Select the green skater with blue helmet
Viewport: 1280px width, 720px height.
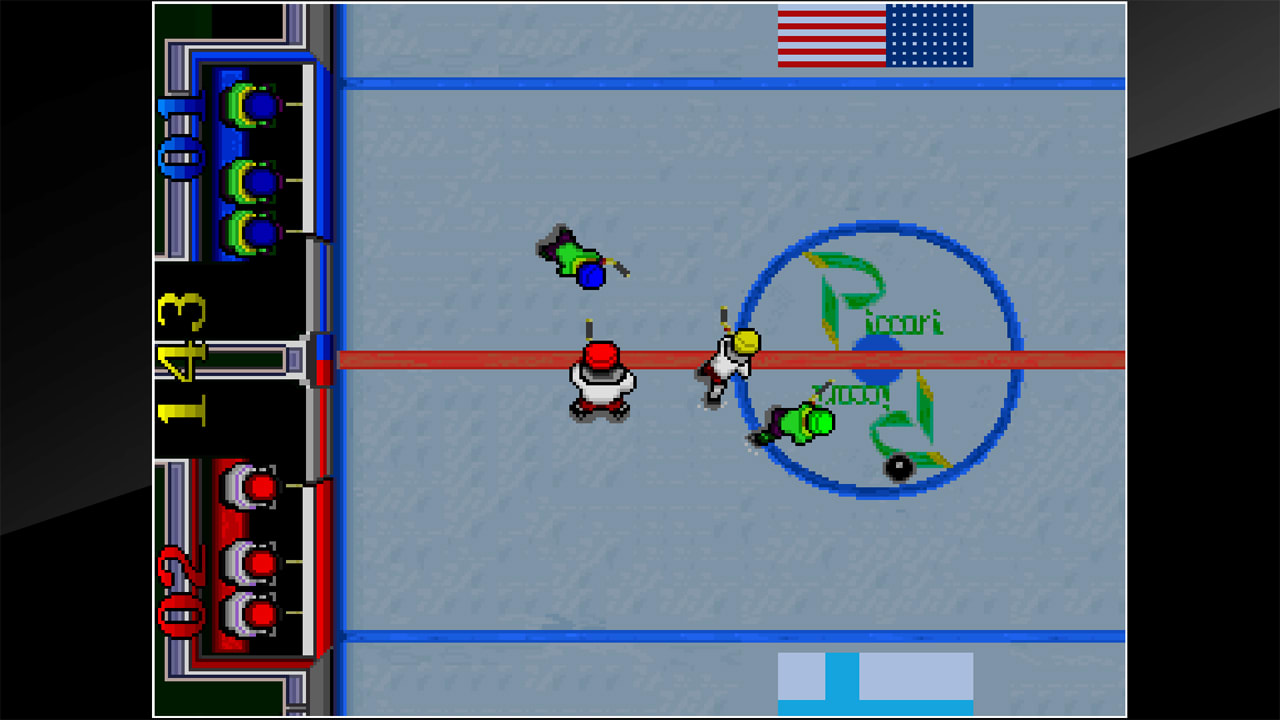[577, 260]
